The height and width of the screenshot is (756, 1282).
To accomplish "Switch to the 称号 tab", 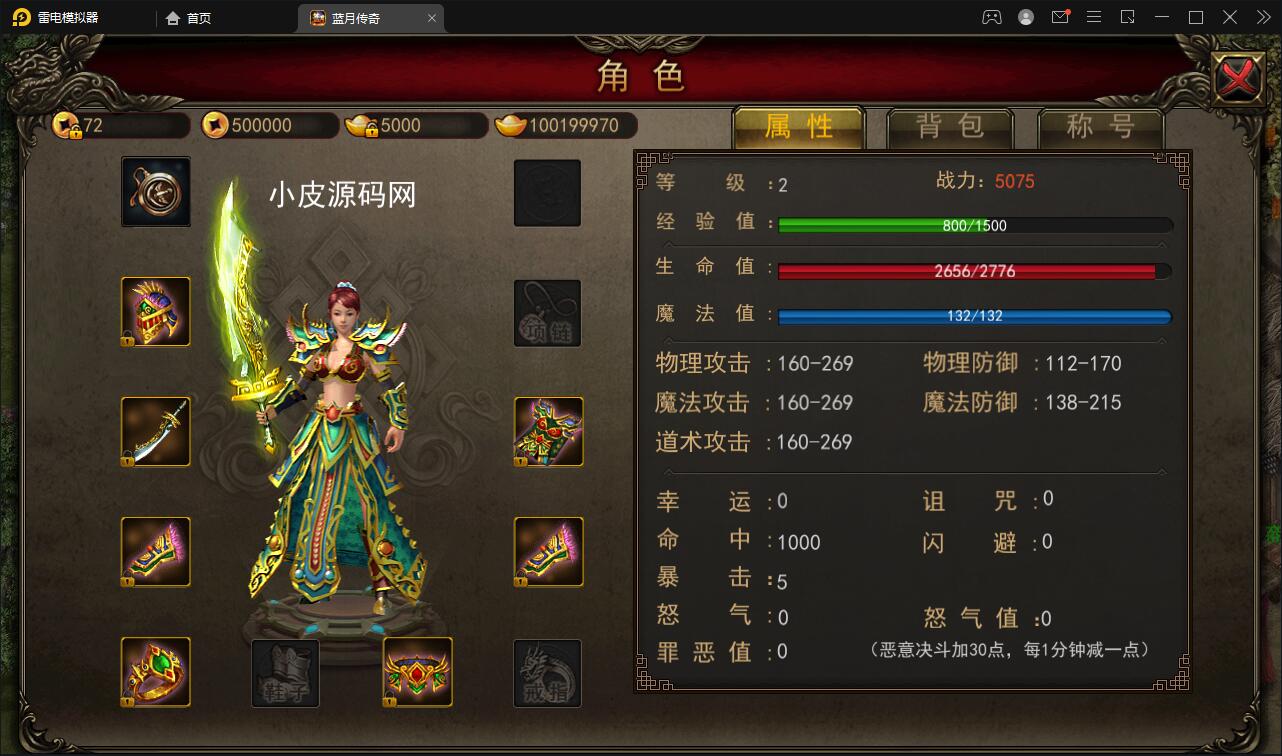I will click(1101, 125).
